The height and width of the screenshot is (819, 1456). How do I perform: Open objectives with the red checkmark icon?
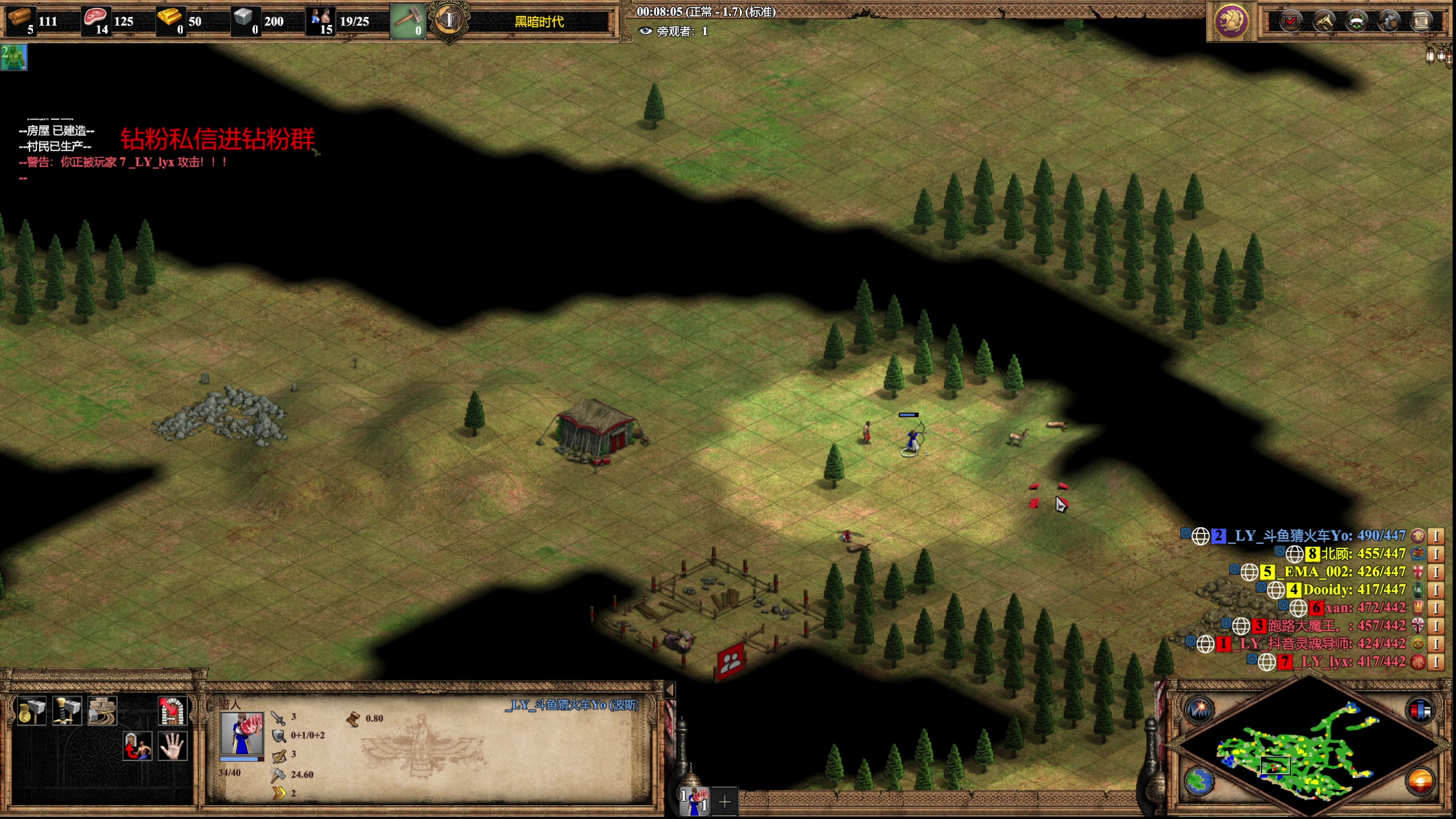pyautogui.click(x=1291, y=22)
